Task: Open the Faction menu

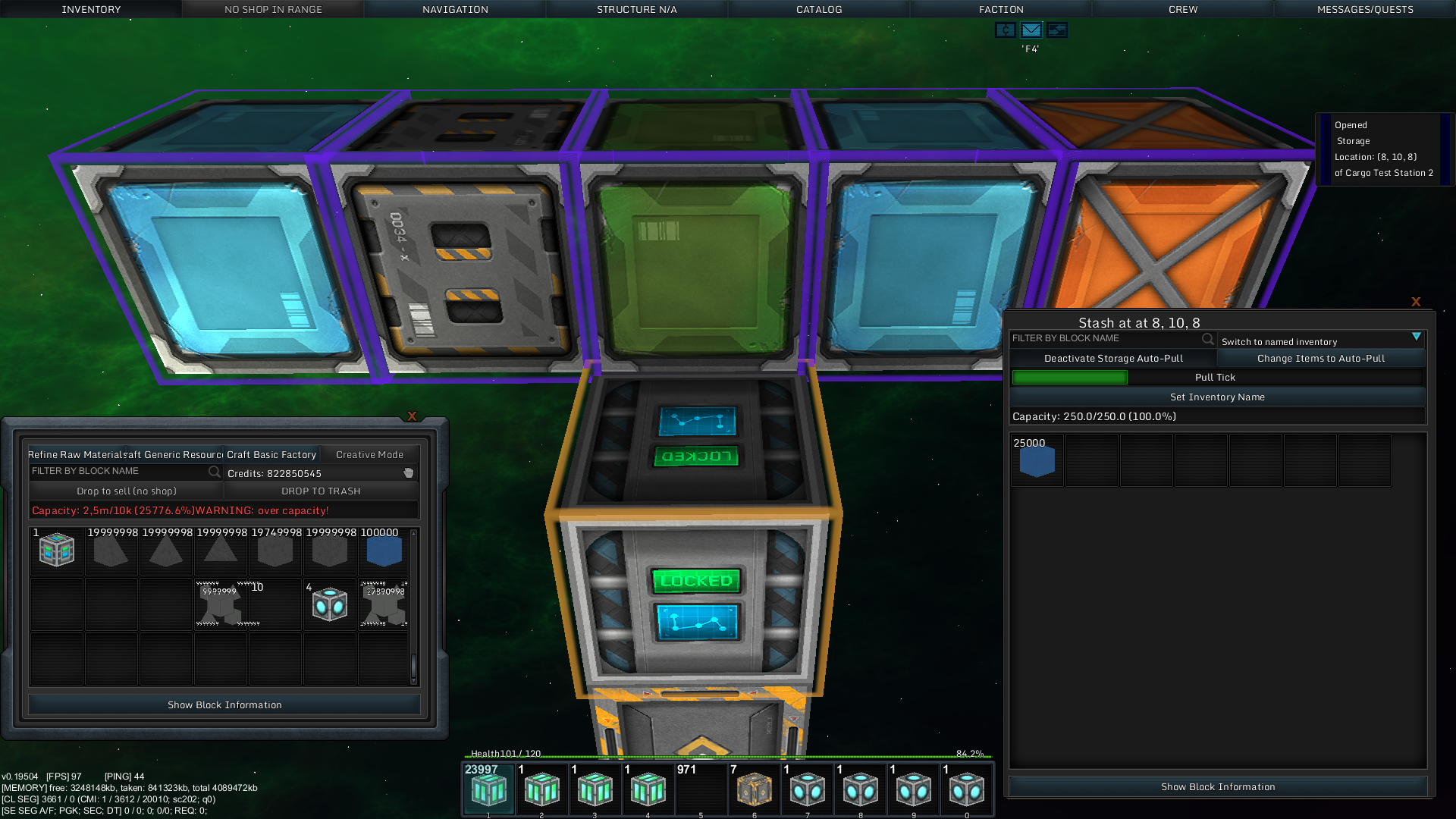Action: click(1001, 9)
